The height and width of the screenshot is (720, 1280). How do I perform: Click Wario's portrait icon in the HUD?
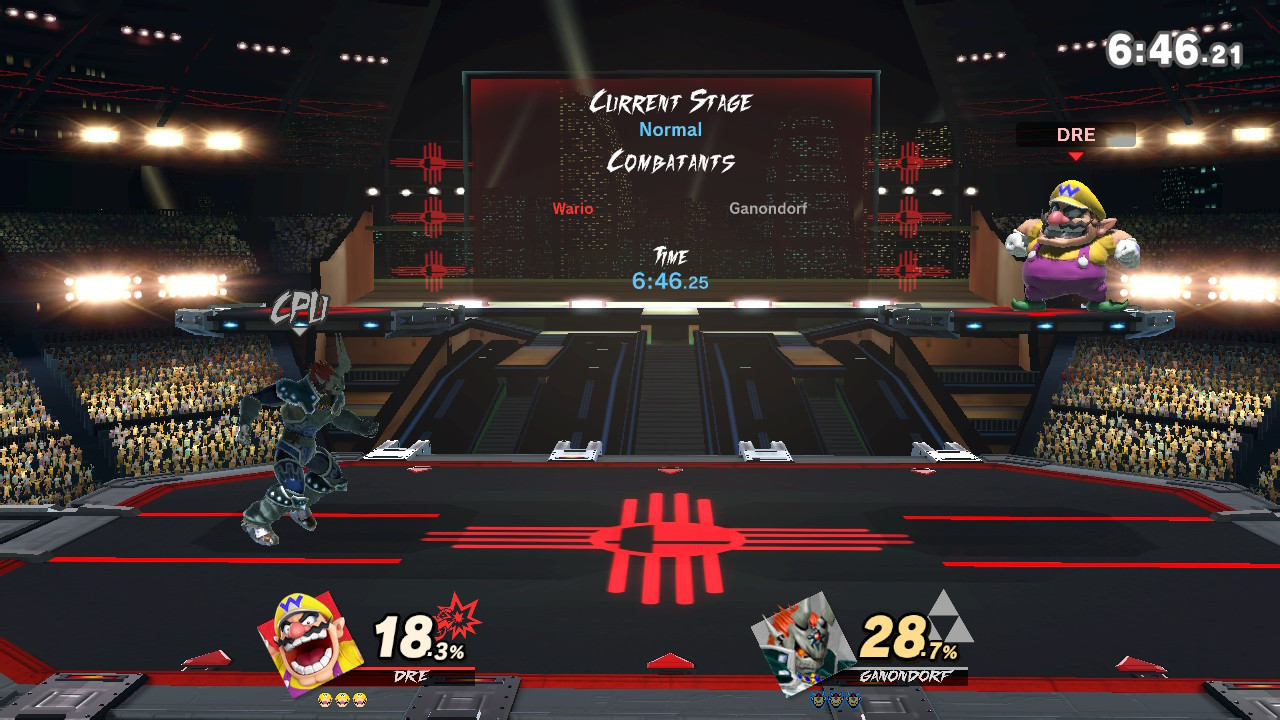[303, 638]
